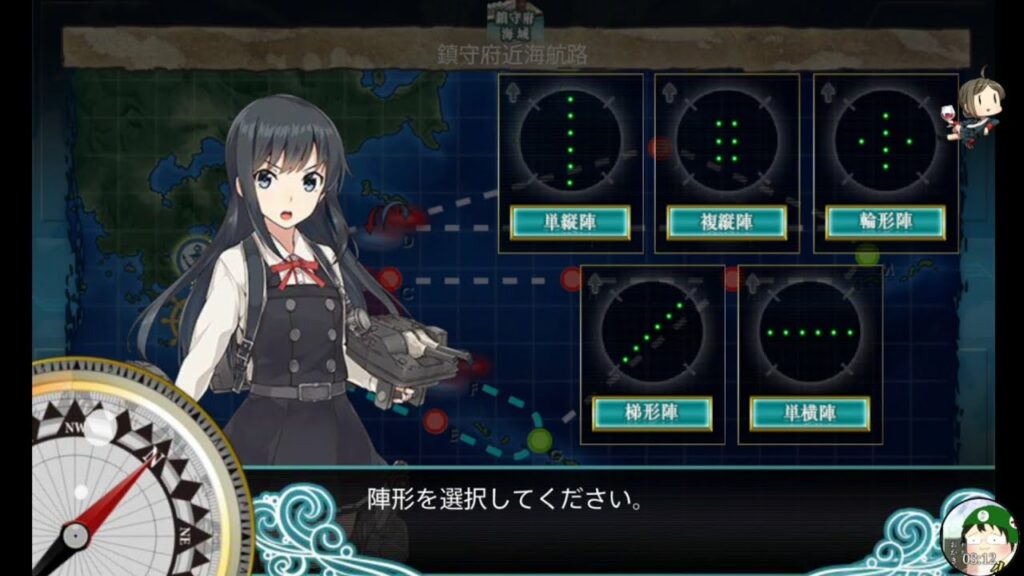Click the two-column dot formation diagram
1024x576 pixels.
pos(727,139)
